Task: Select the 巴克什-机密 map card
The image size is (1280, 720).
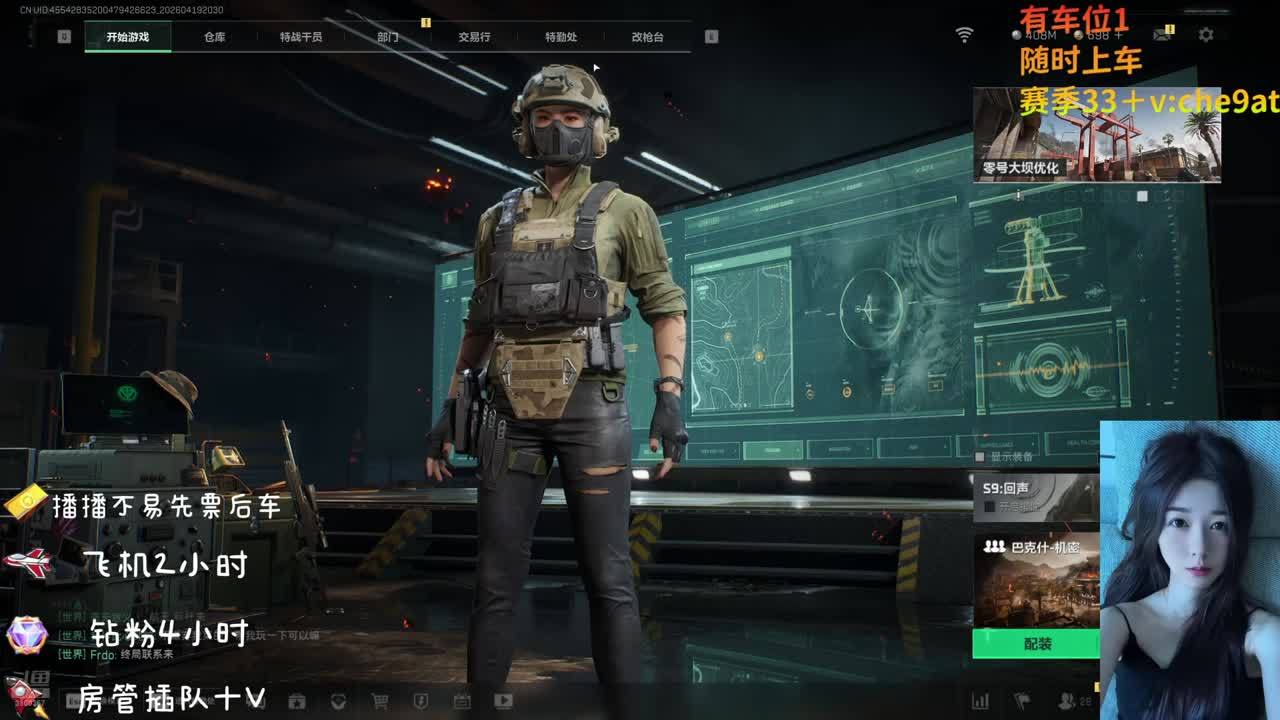Action: [x=1035, y=580]
